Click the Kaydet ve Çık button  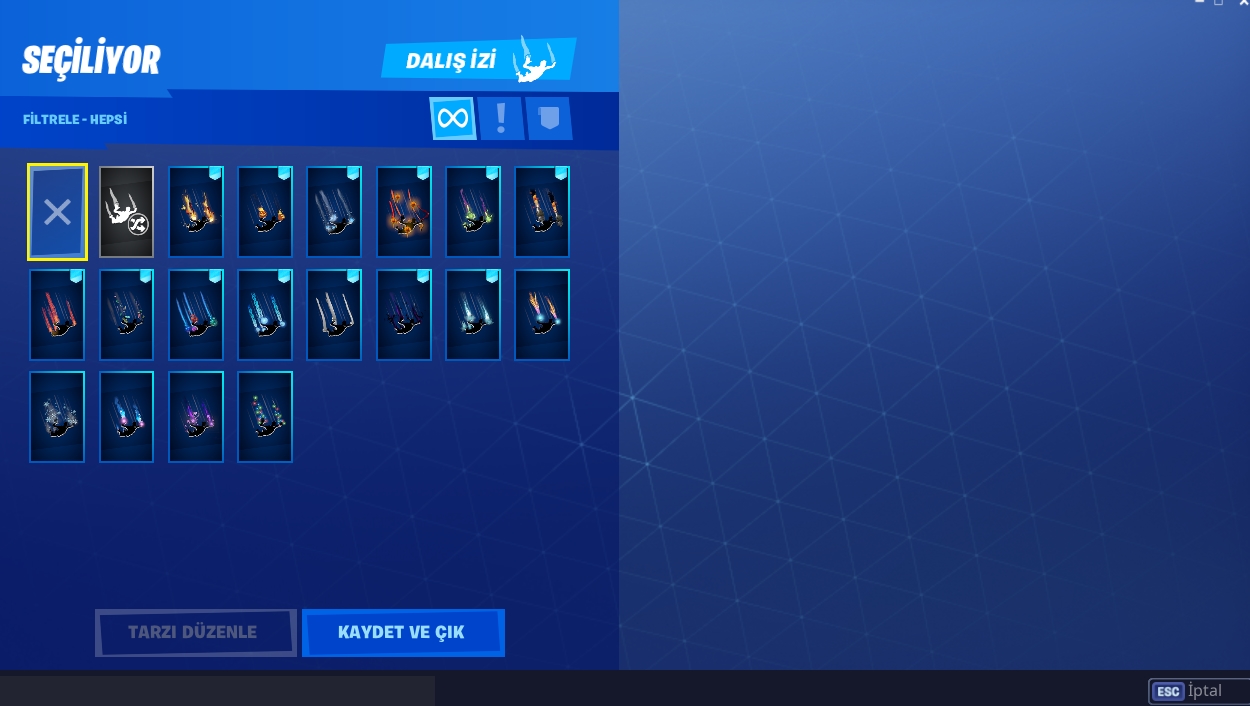click(402, 633)
